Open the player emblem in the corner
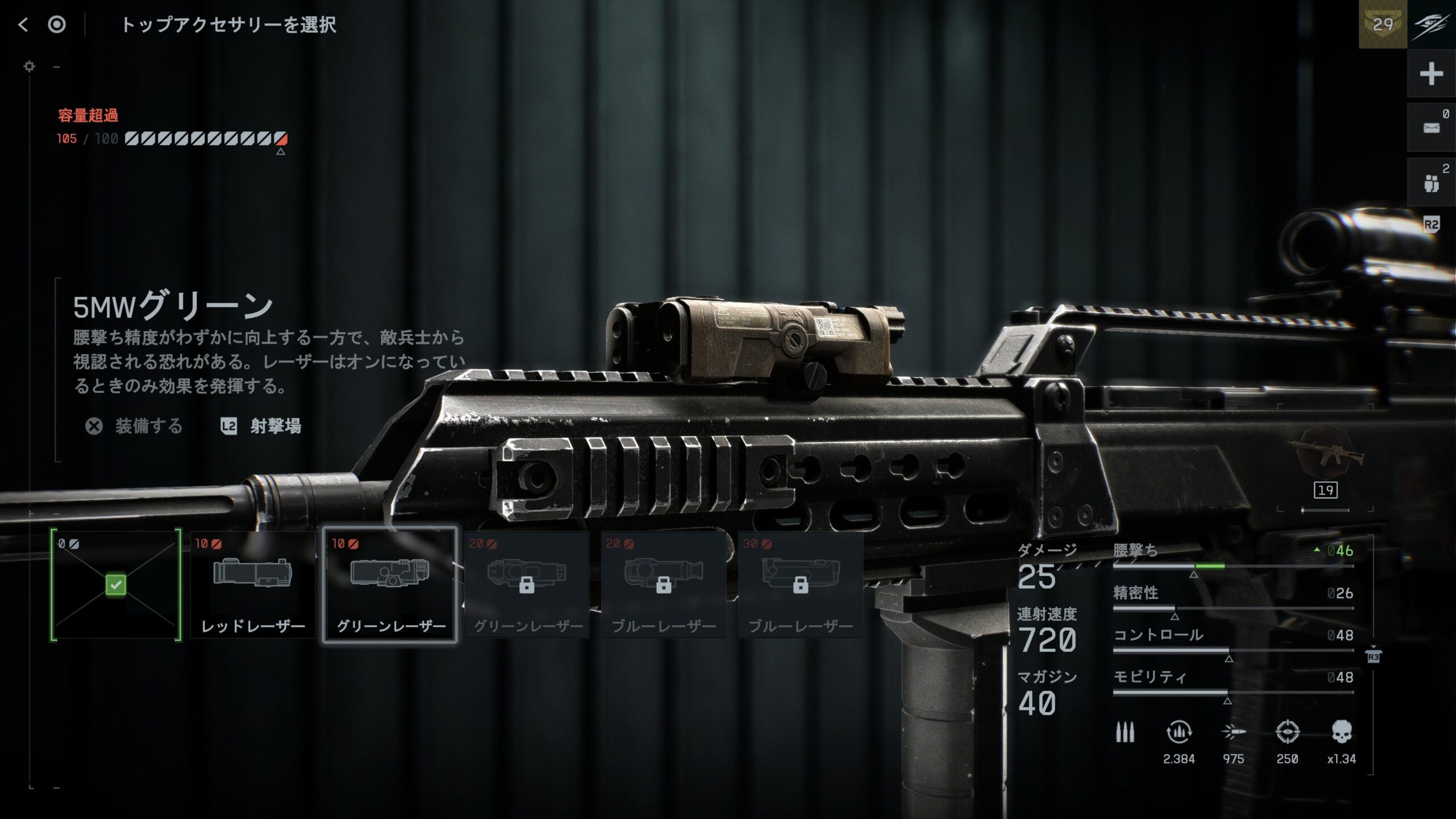Image resolution: width=1456 pixels, height=819 pixels. (1432, 24)
